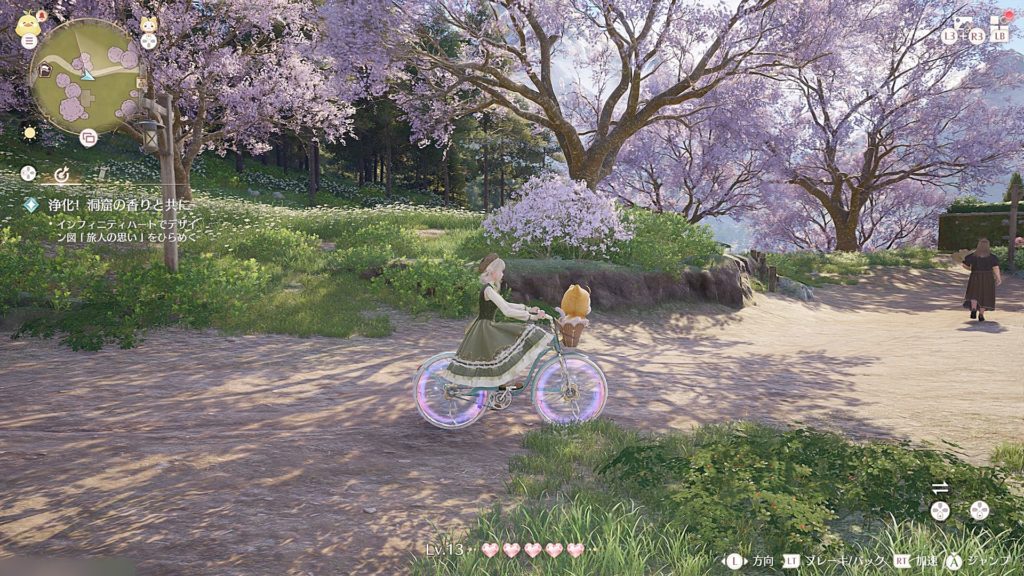Select the target-and-arrow quest tracking icon
1024x576 pixels.
tap(61, 174)
